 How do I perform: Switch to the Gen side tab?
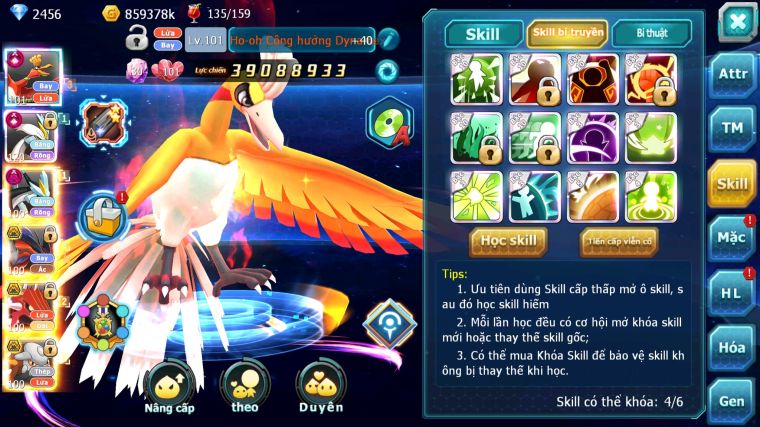click(732, 400)
